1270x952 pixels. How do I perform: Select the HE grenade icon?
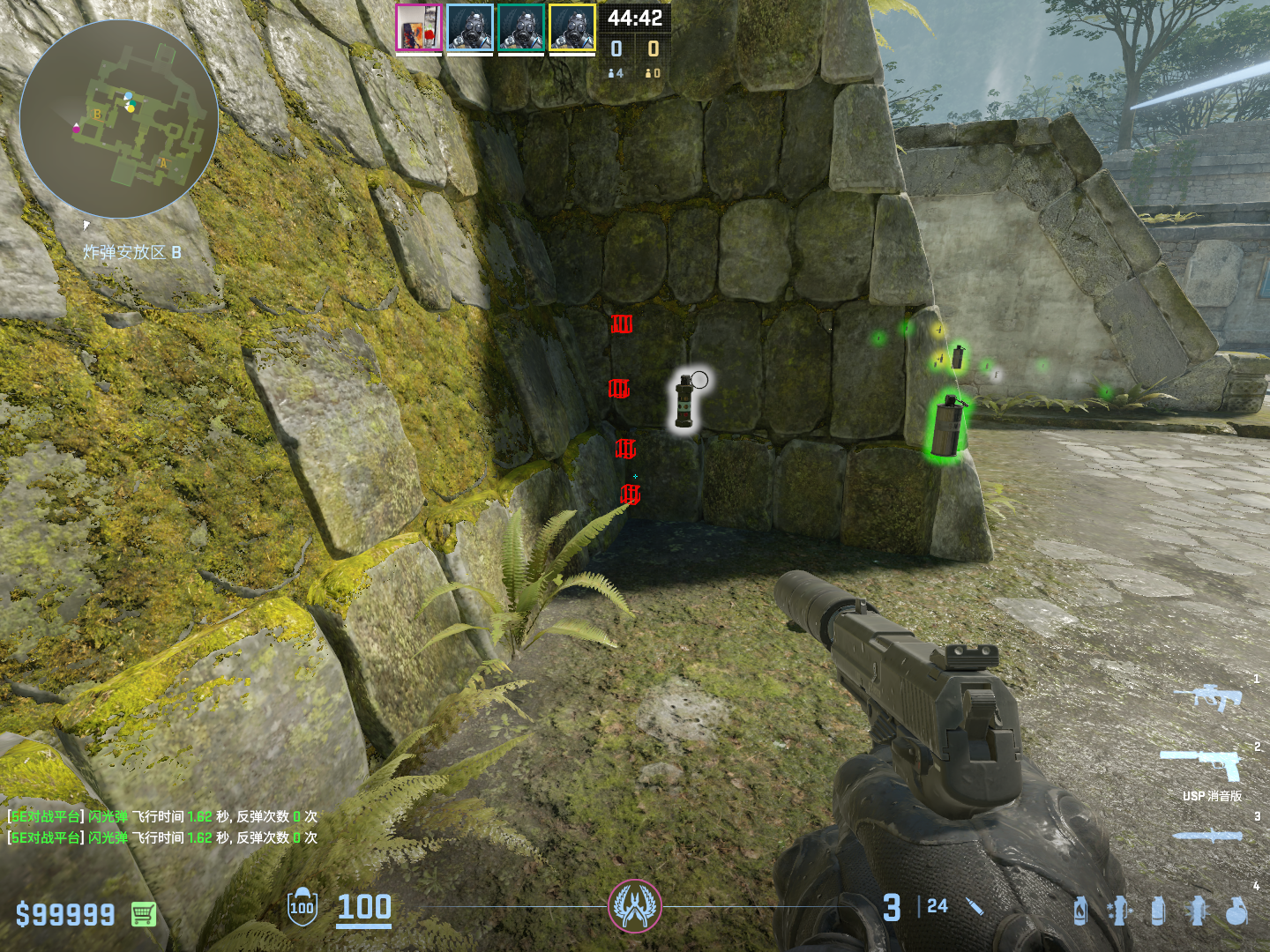point(1236,911)
